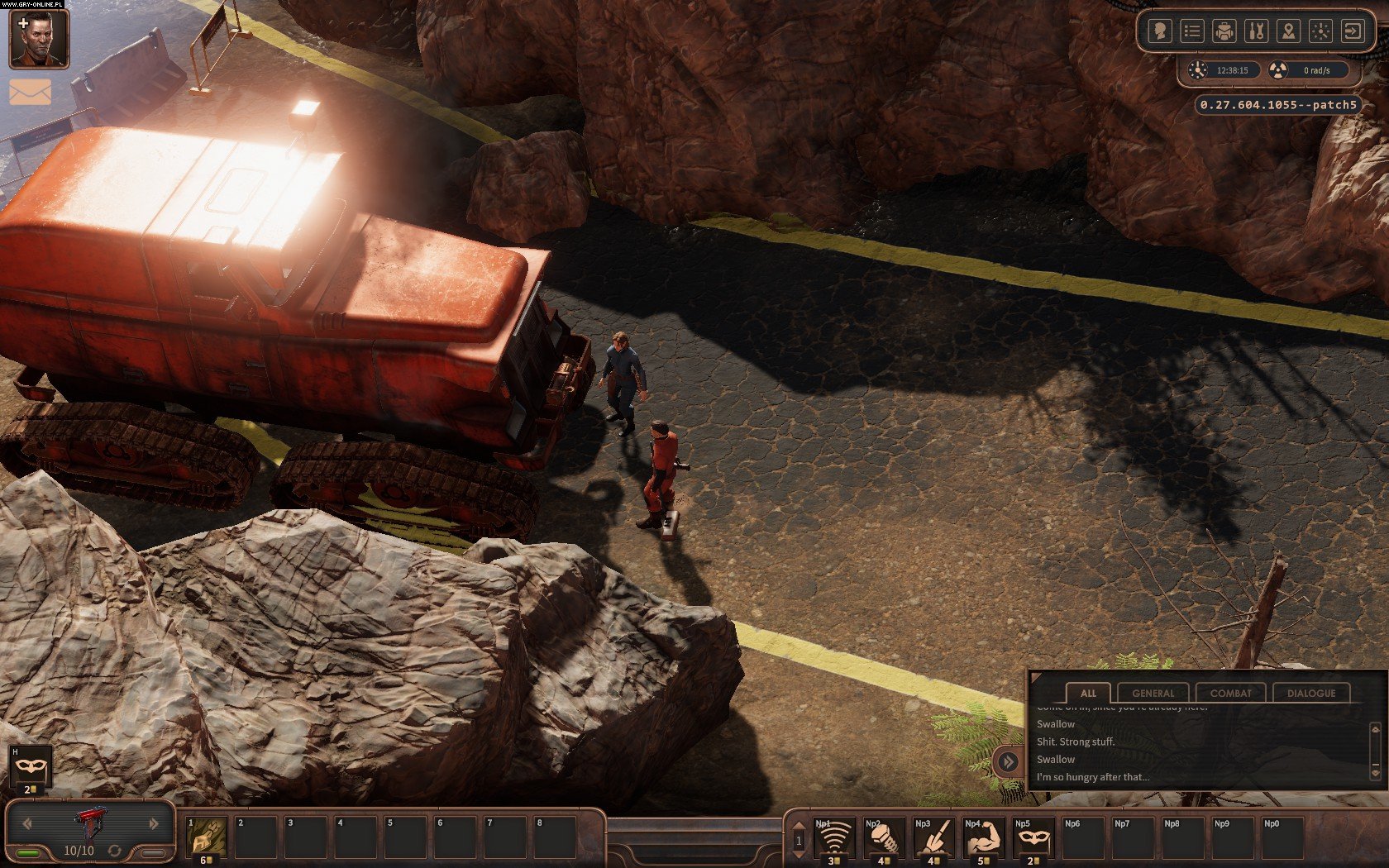
Task: Switch chat log to the Combat tab
Action: click(x=1230, y=693)
